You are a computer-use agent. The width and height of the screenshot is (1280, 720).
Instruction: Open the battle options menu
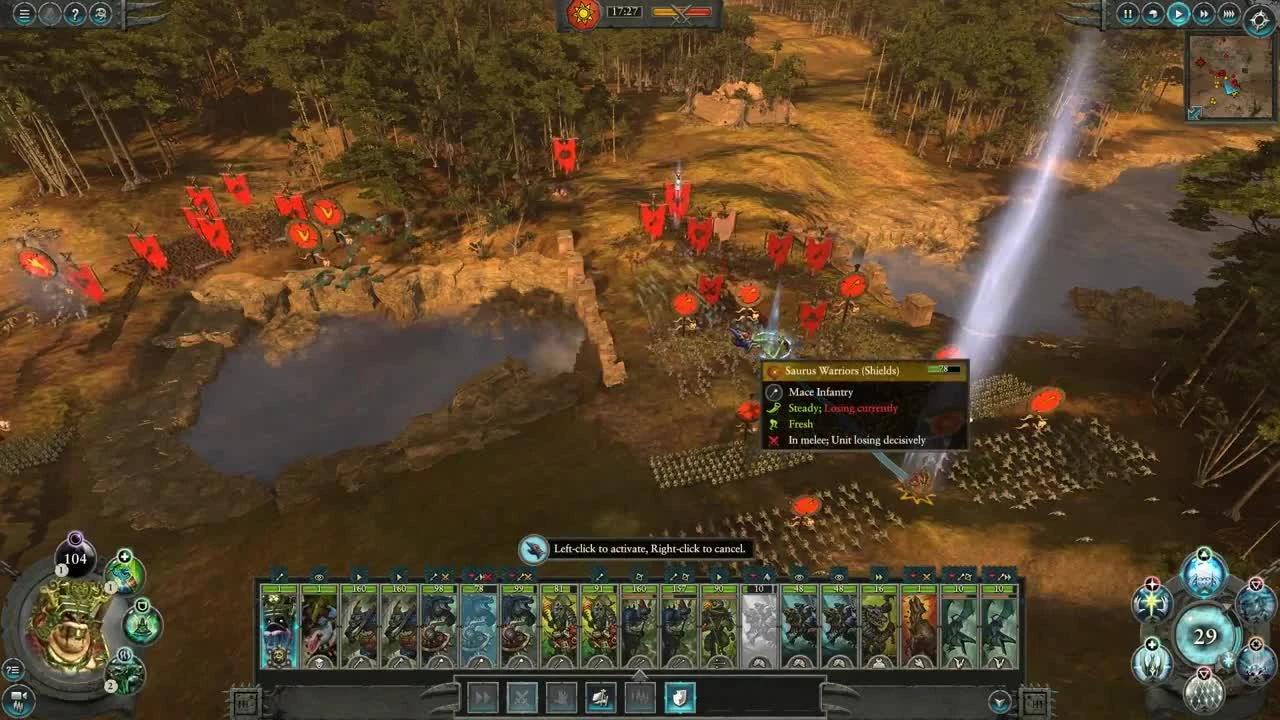click(24, 14)
